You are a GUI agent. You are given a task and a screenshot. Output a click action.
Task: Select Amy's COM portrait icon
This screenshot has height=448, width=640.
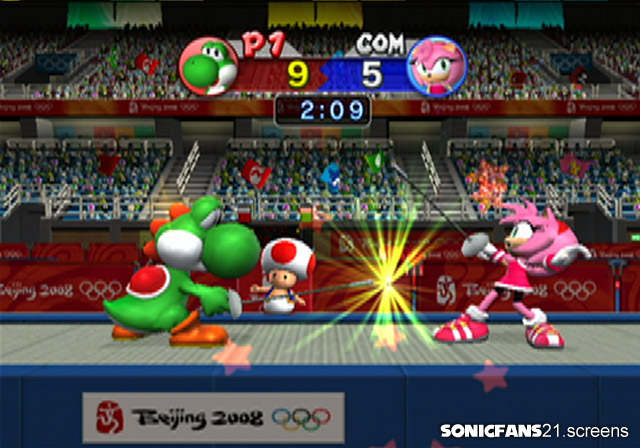click(437, 66)
